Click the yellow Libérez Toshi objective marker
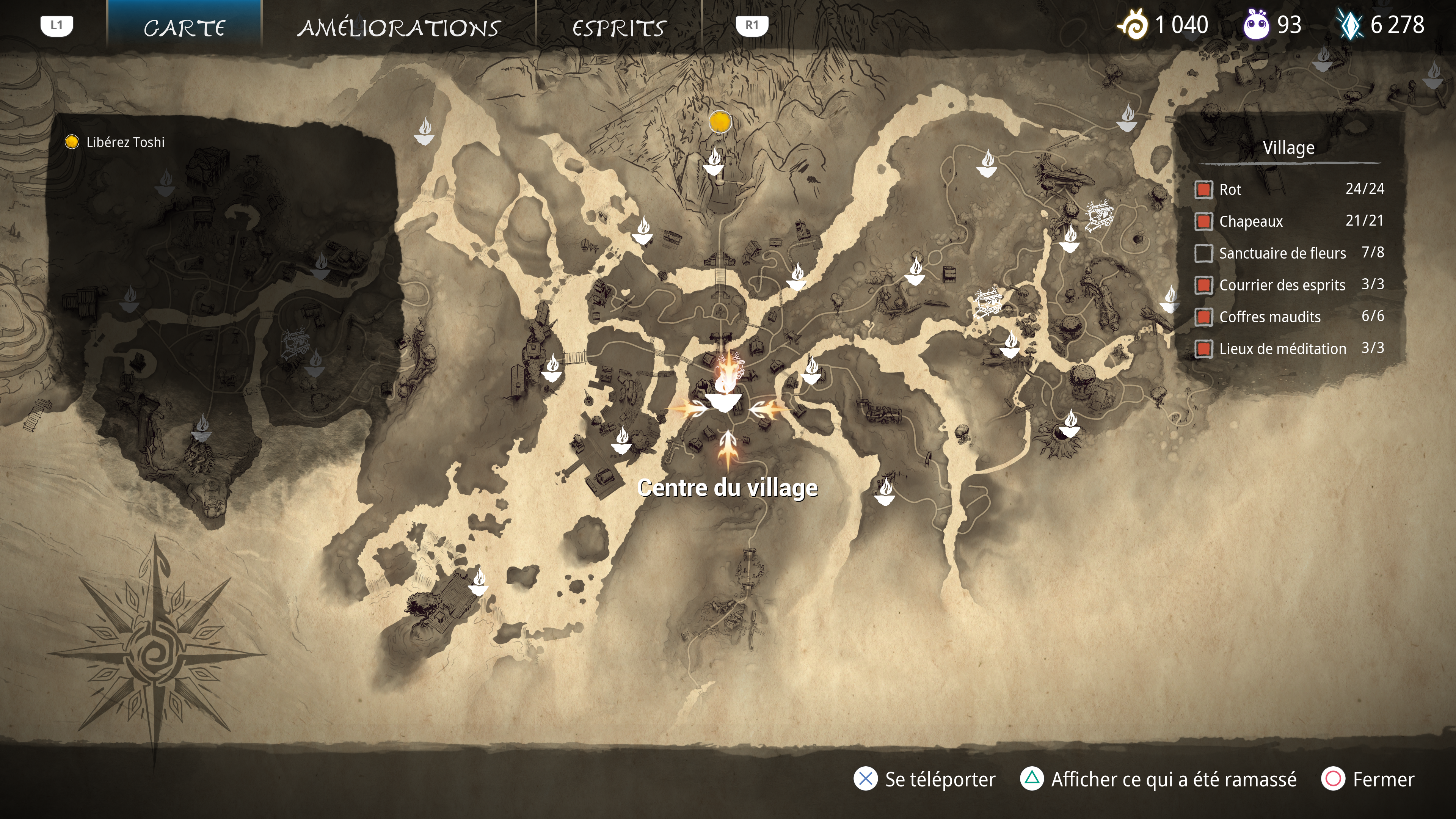Viewport: 1456px width, 819px height. tap(720, 121)
